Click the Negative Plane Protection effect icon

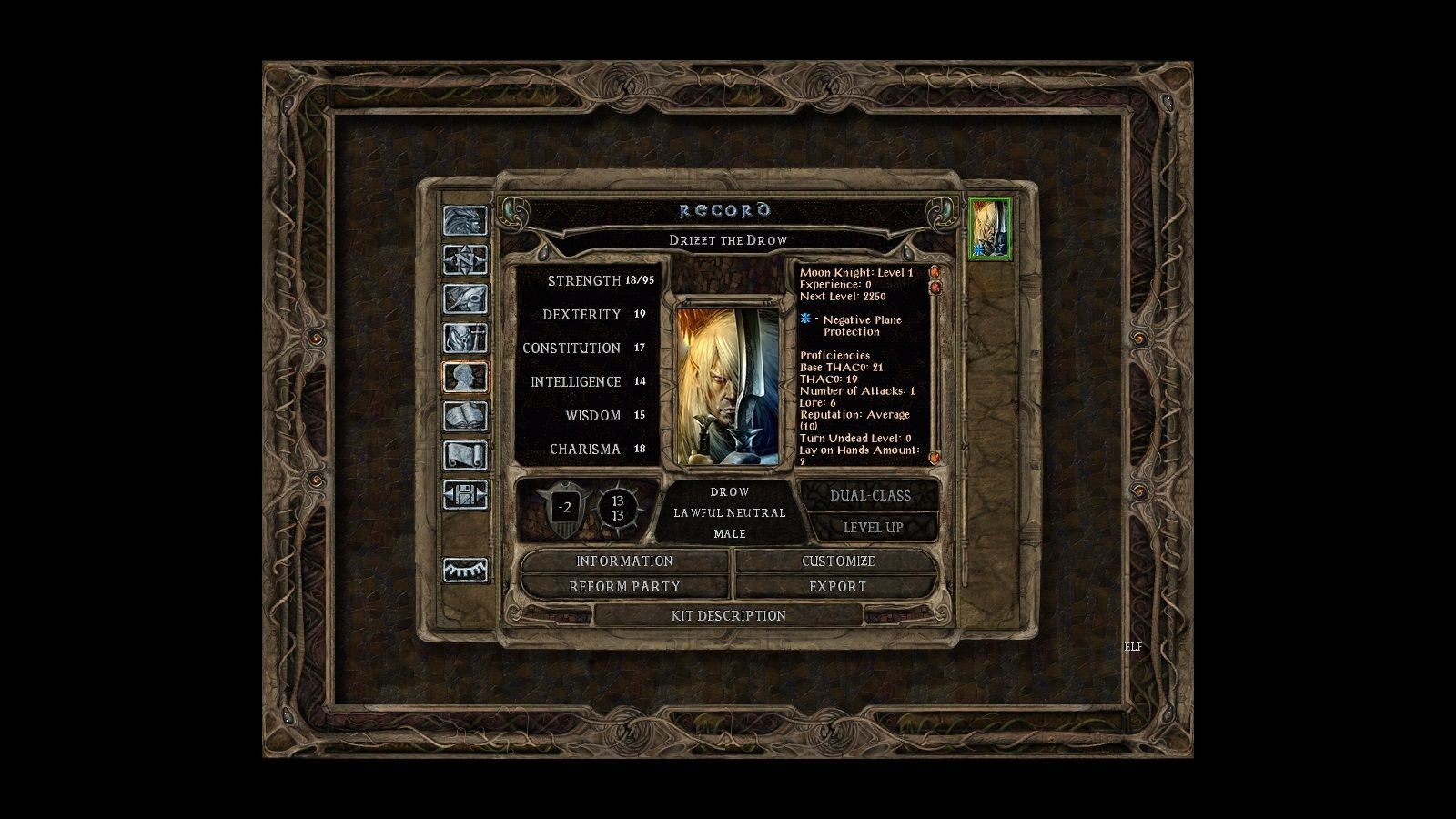click(804, 319)
